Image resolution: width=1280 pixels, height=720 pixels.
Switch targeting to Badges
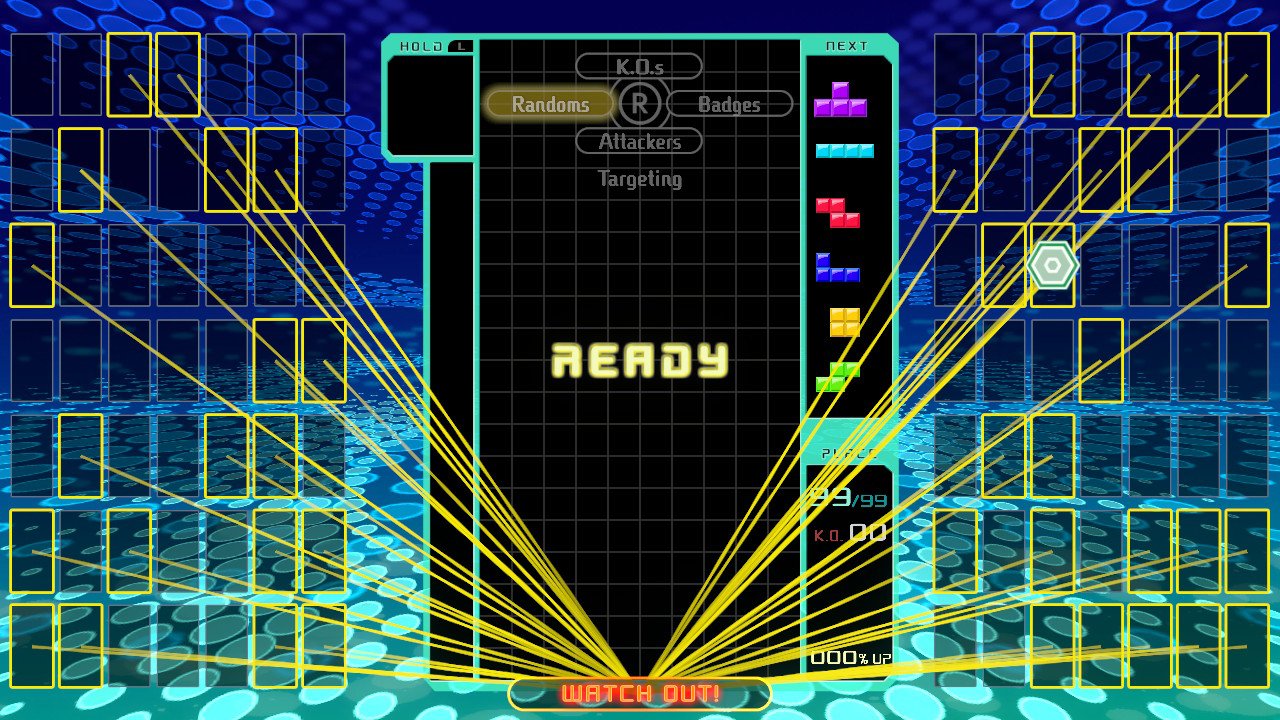[x=729, y=104]
